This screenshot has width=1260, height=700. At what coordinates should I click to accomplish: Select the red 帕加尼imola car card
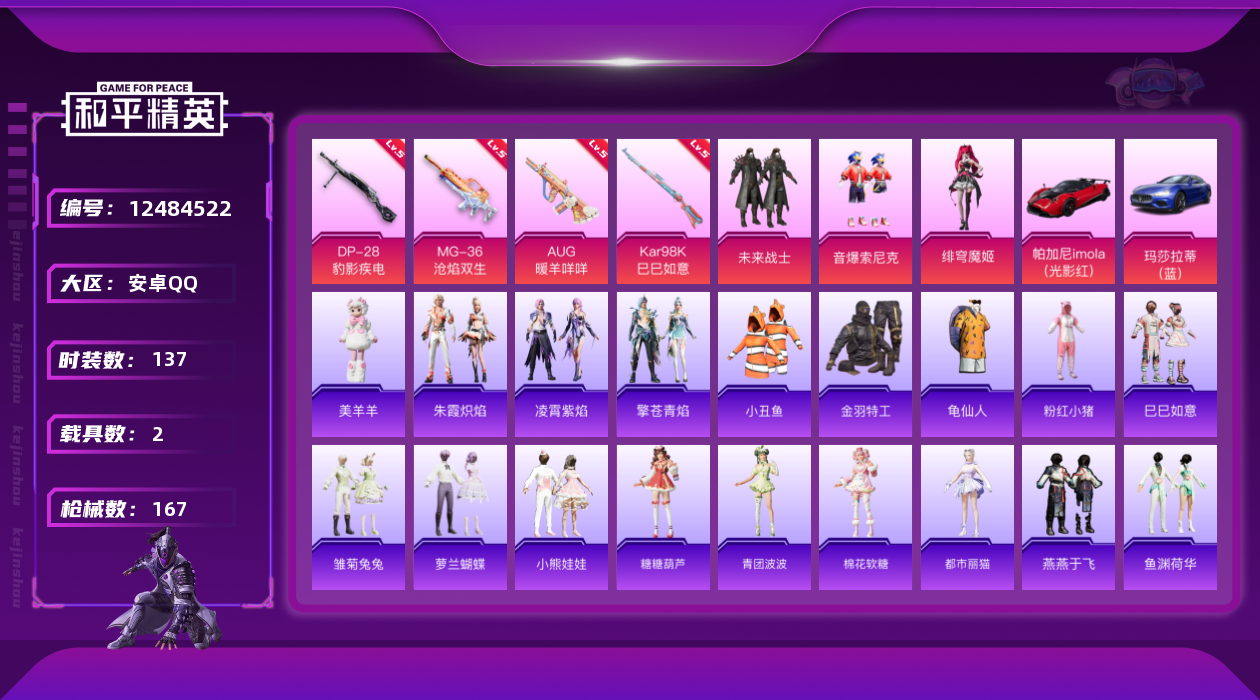pyautogui.click(x=1068, y=210)
